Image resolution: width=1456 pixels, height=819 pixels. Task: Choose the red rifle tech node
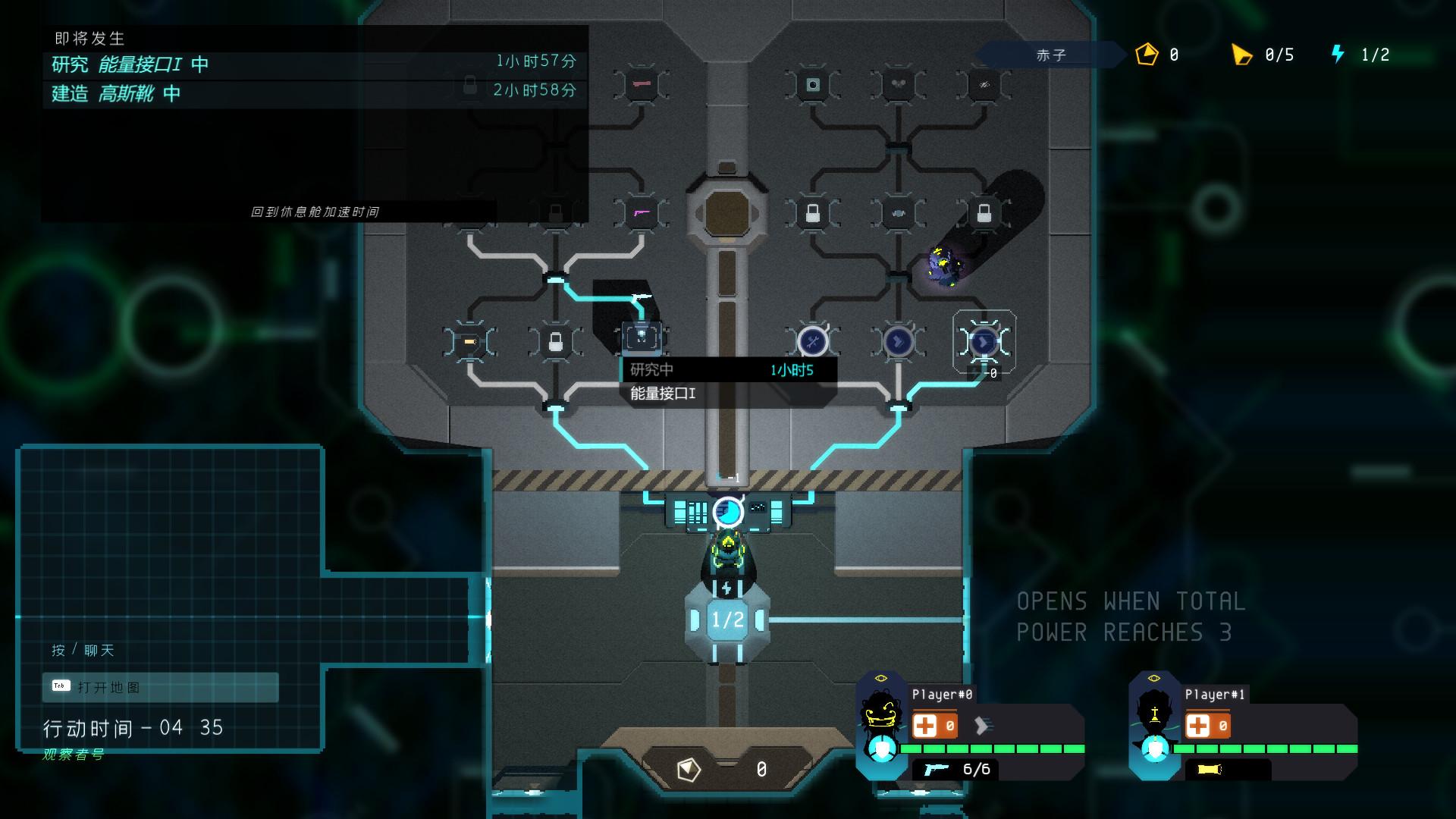[642, 84]
